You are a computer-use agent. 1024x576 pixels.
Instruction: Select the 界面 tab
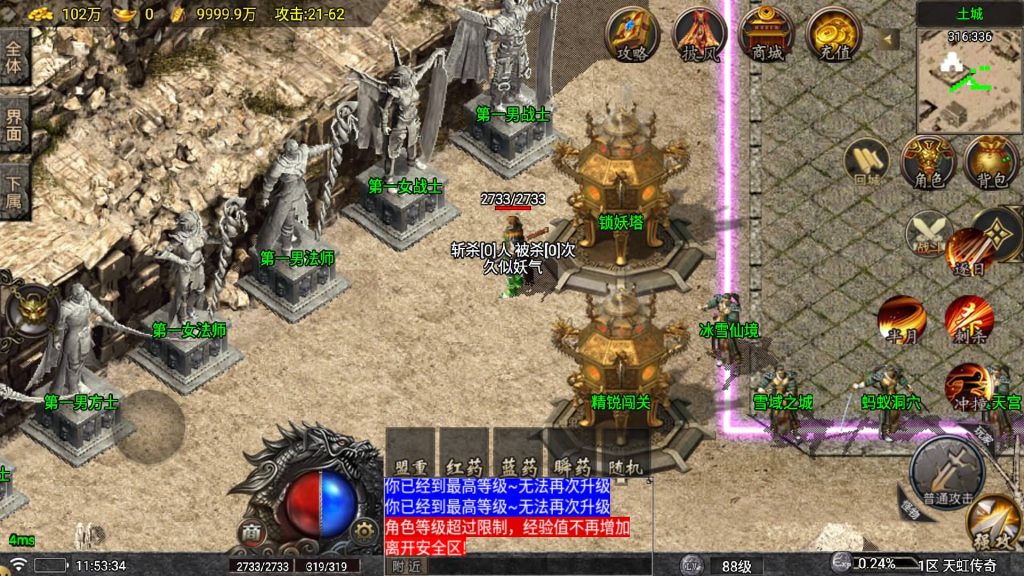pos(14,127)
